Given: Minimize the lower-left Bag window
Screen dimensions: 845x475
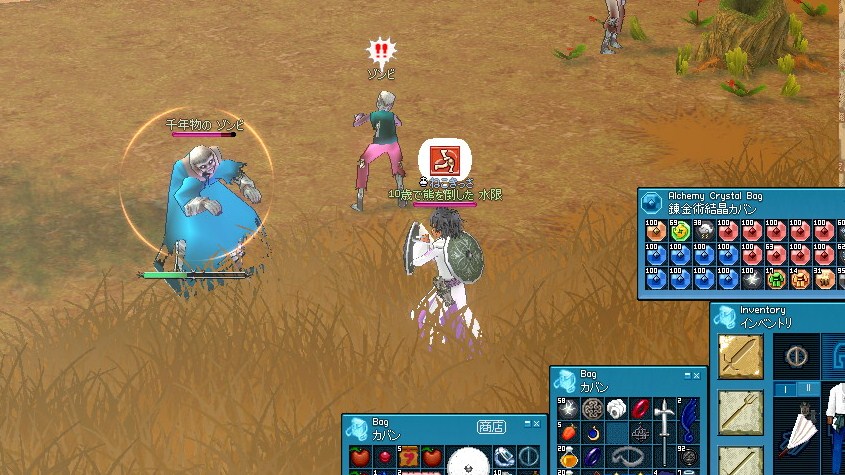Looking at the screenshot, I should point(526,423).
